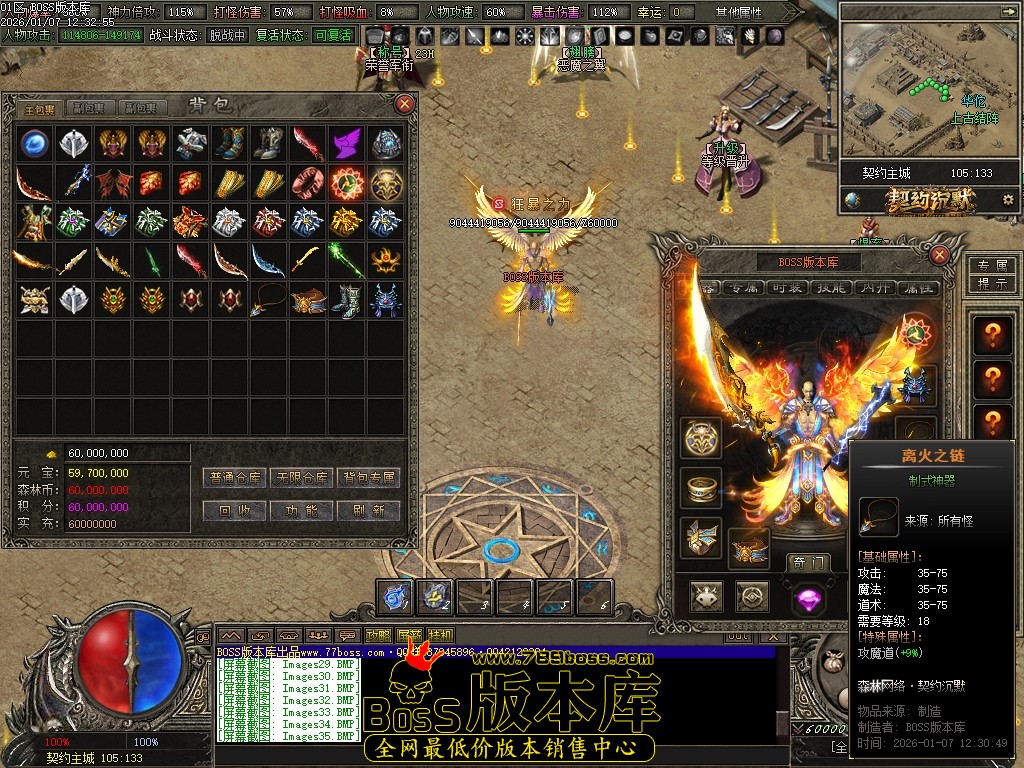Select the purple gem equipment slot
The image size is (1024, 768).
click(806, 598)
